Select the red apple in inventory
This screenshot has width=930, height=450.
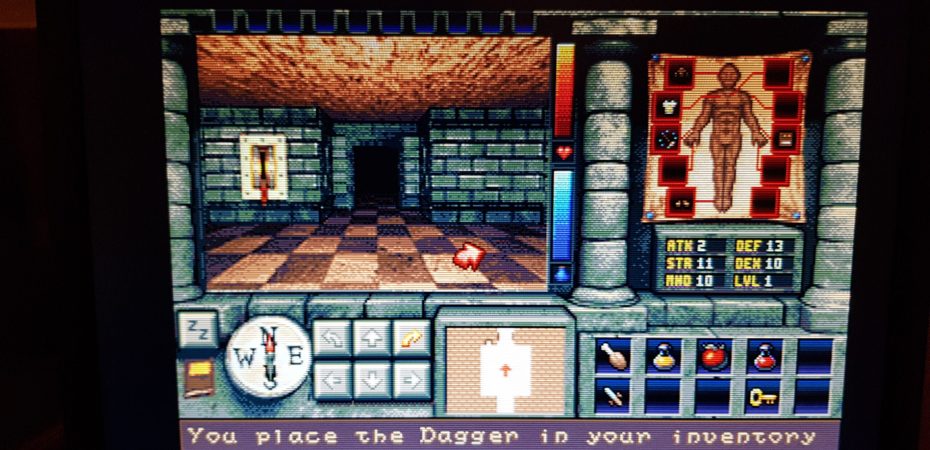point(713,355)
